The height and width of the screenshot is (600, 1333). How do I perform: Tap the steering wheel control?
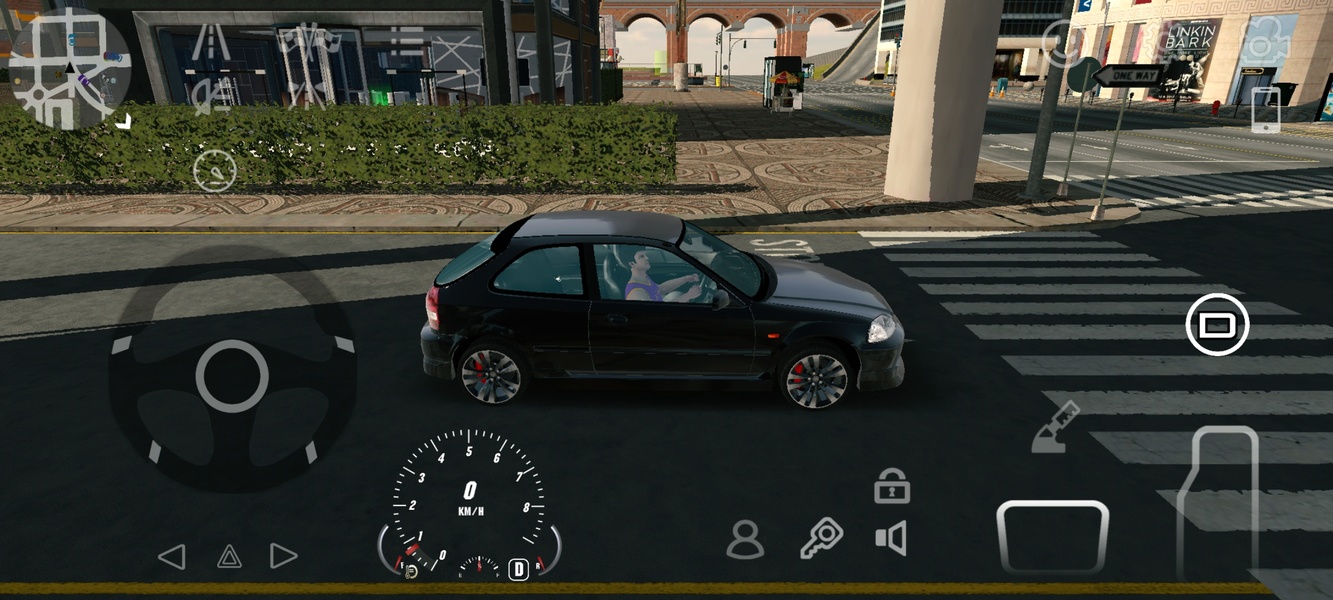pos(232,376)
